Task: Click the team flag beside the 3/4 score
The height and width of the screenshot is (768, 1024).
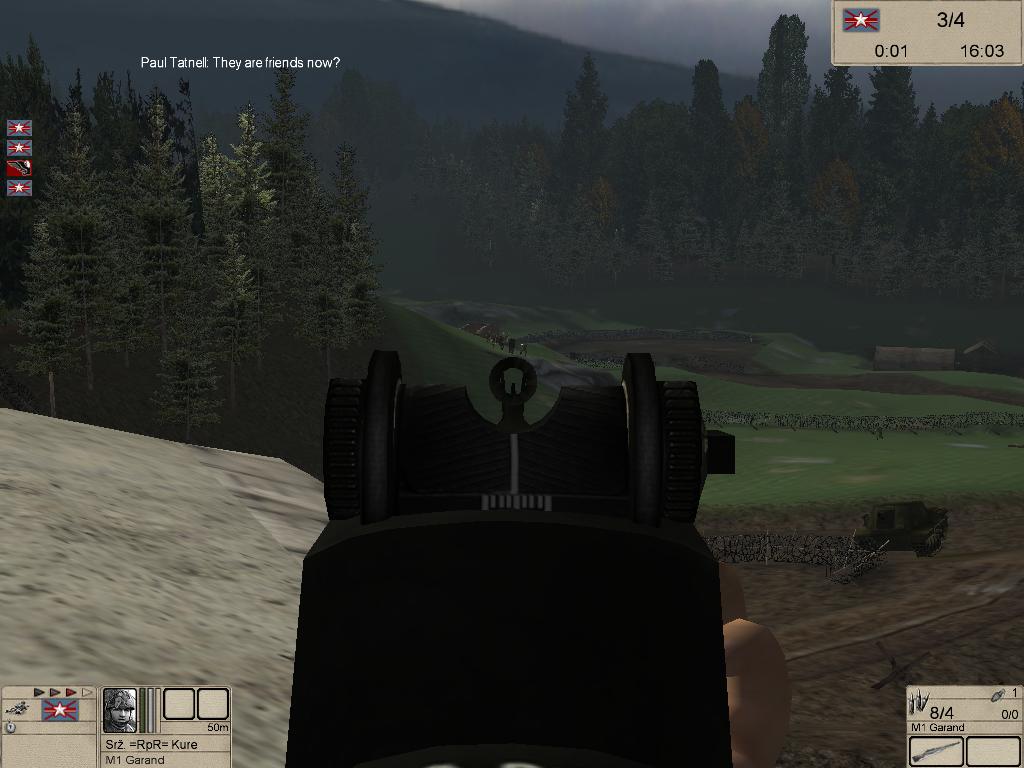Action: (x=861, y=20)
